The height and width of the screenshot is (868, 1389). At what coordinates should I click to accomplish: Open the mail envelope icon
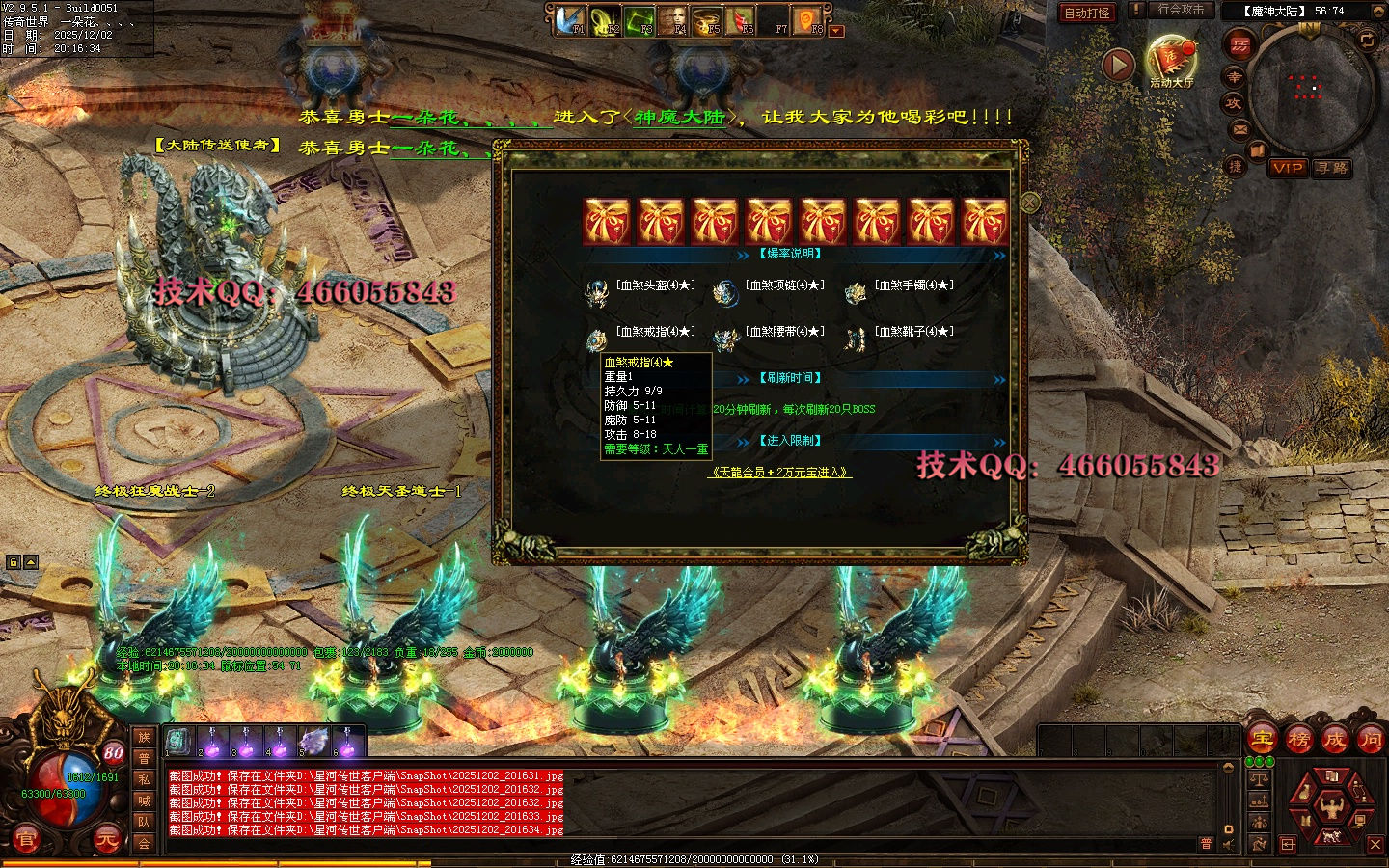pyautogui.click(x=1239, y=129)
